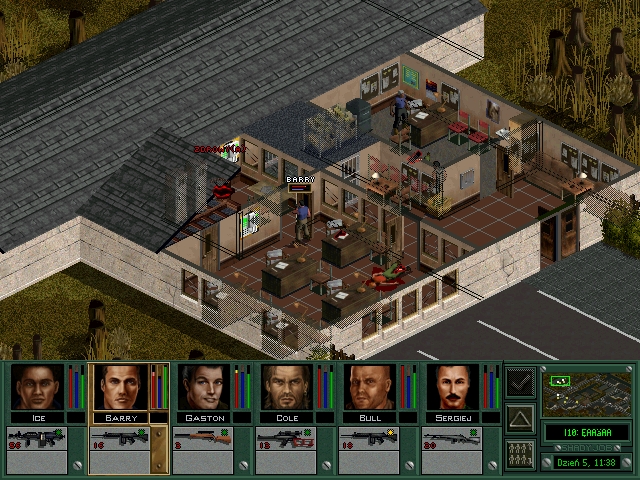
Task: Activate the triangle button
Action: (x=520, y=418)
